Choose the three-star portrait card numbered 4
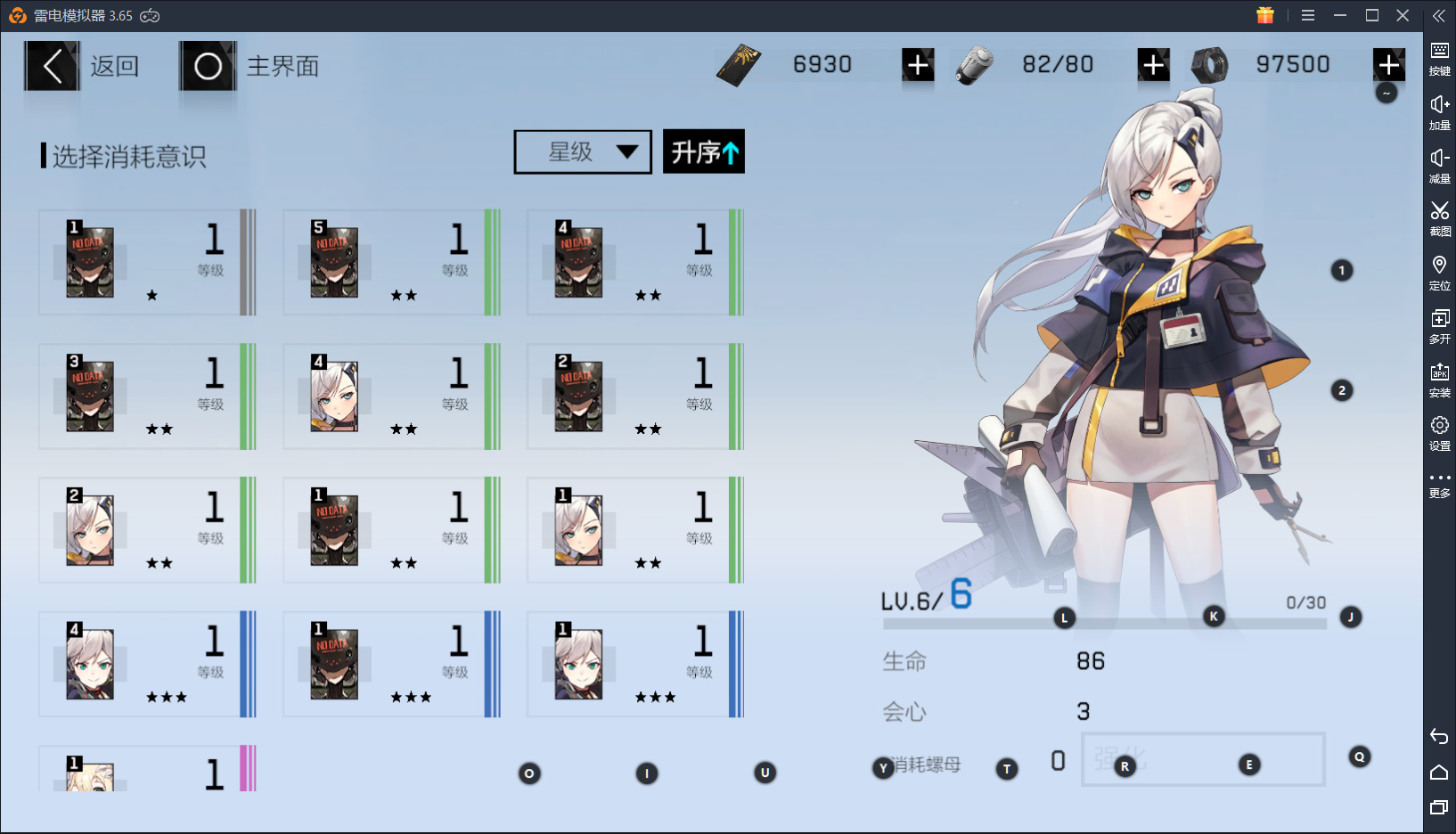The image size is (1456, 834). tap(147, 664)
